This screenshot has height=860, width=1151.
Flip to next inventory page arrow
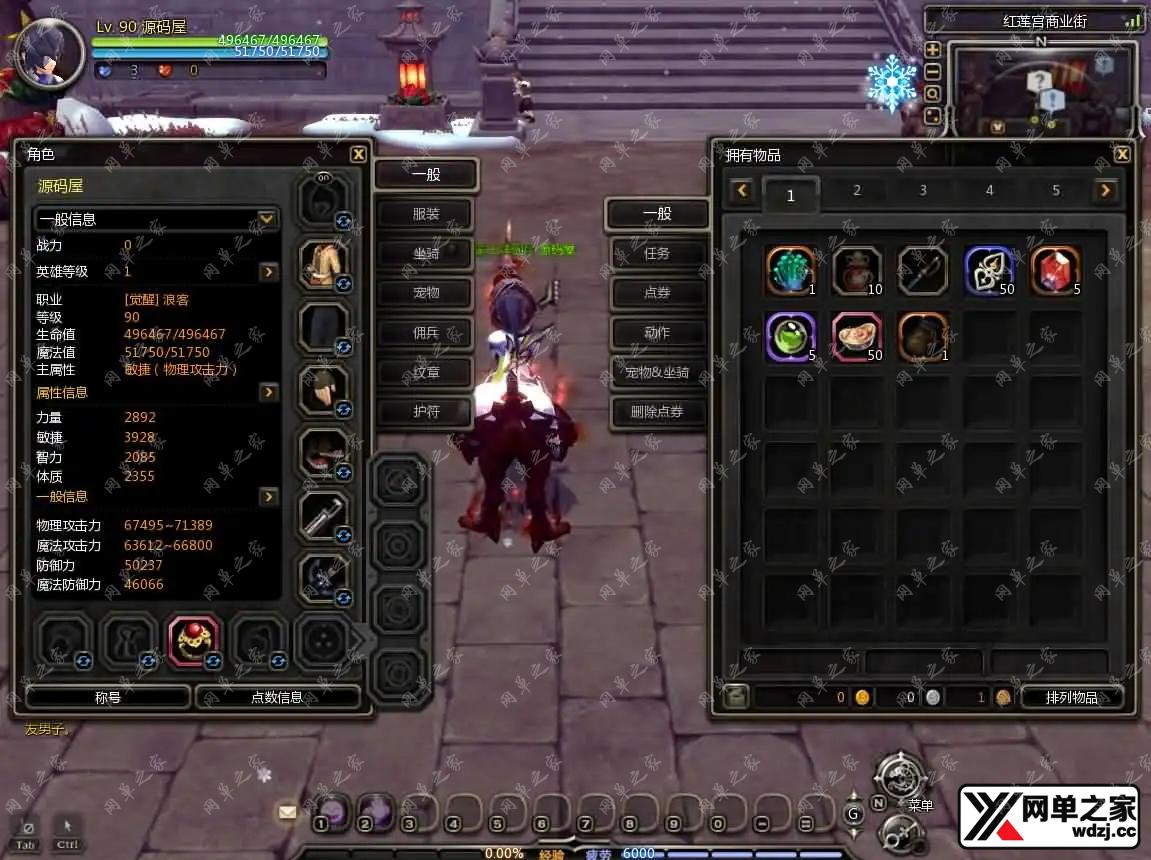click(1105, 190)
